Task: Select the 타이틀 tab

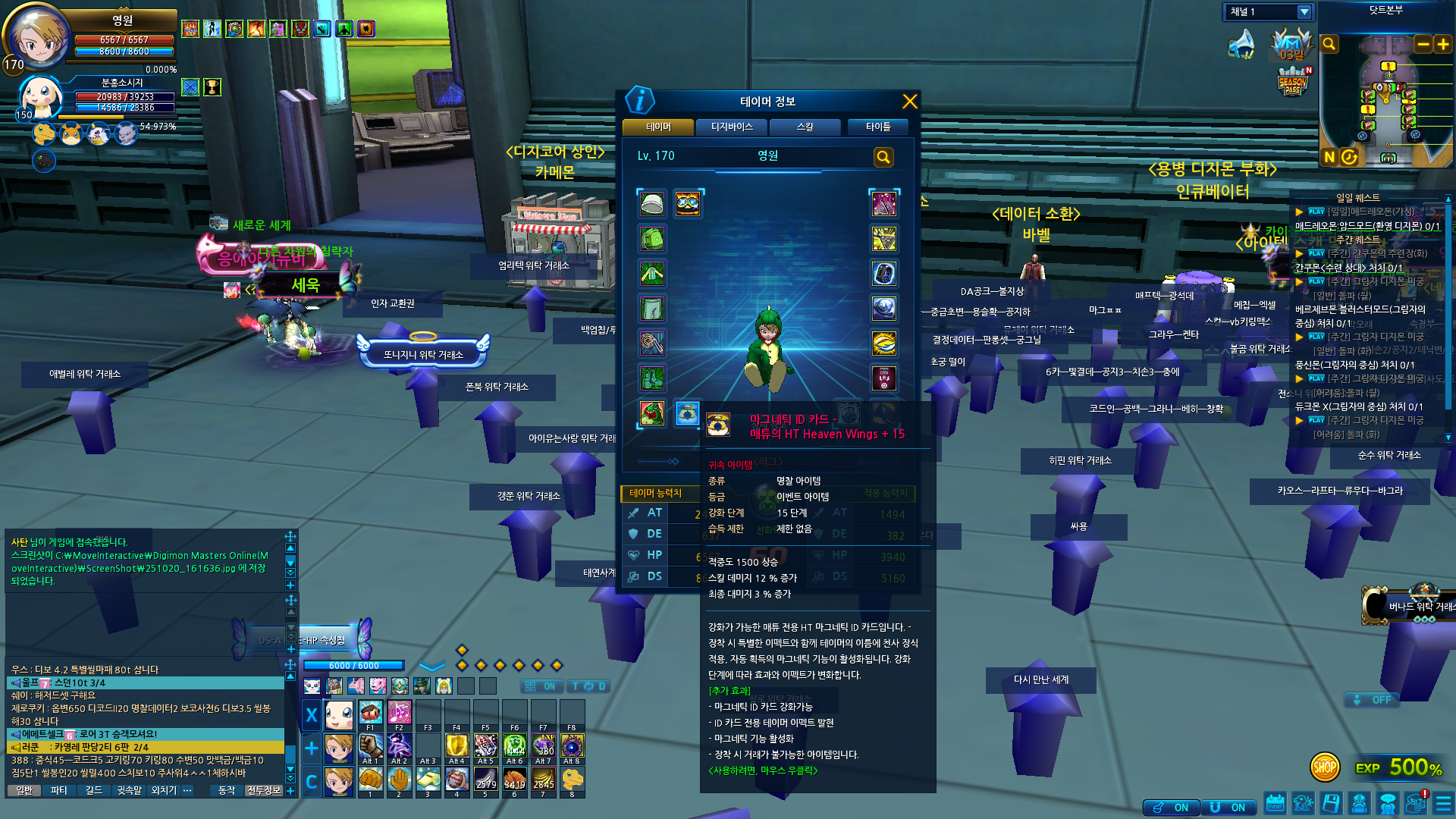Action: tap(878, 127)
